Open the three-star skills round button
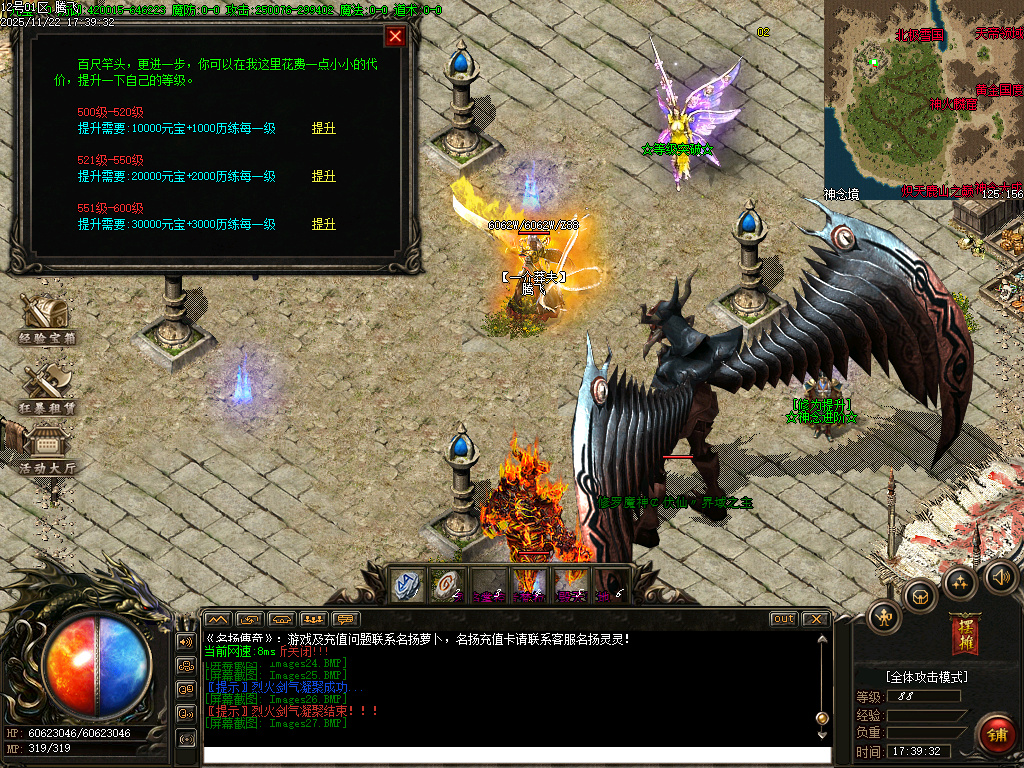 click(960, 582)
